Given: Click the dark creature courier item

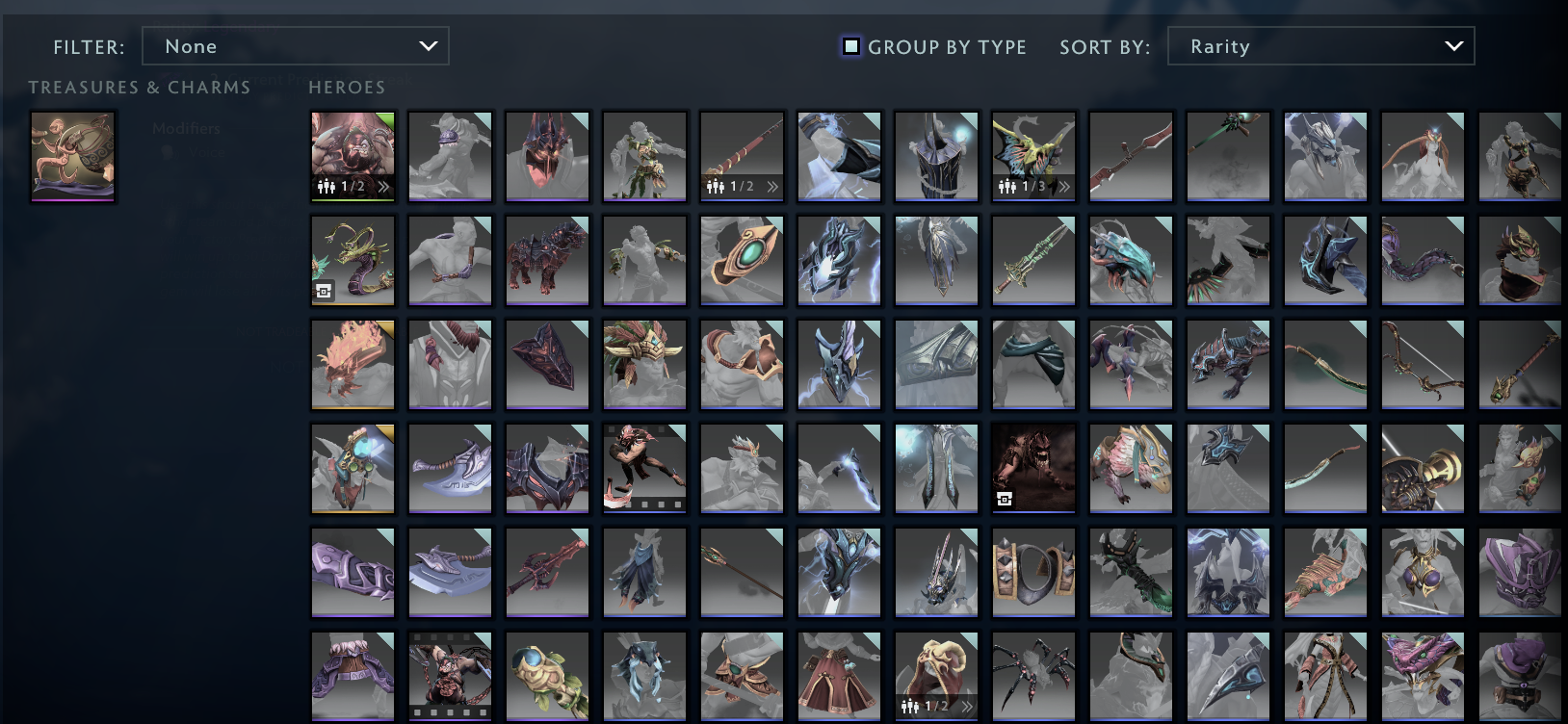Looking at the screenshot, I should [x=1032, y=468].
